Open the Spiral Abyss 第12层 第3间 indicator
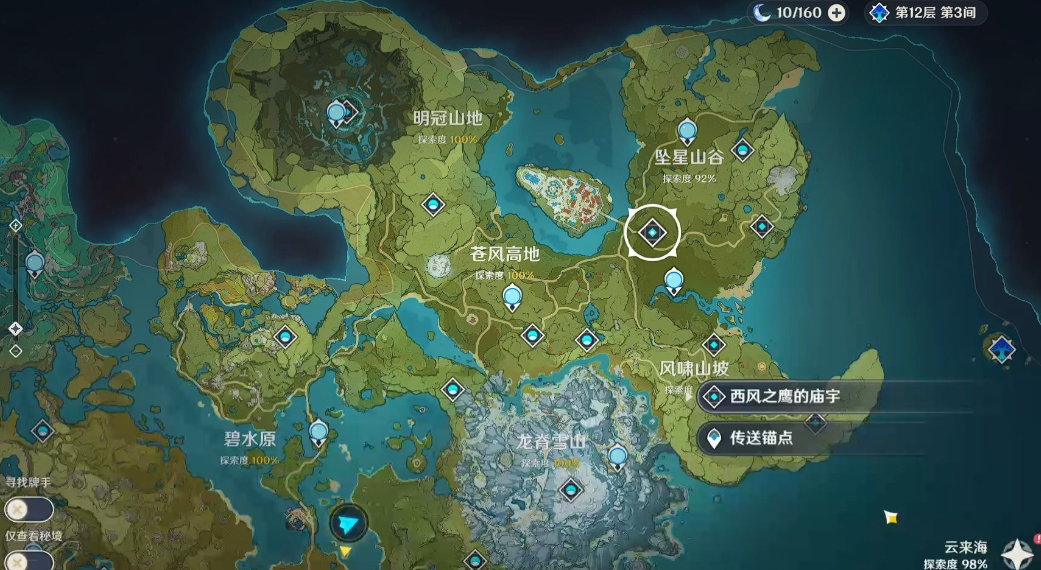 (925, 13)
